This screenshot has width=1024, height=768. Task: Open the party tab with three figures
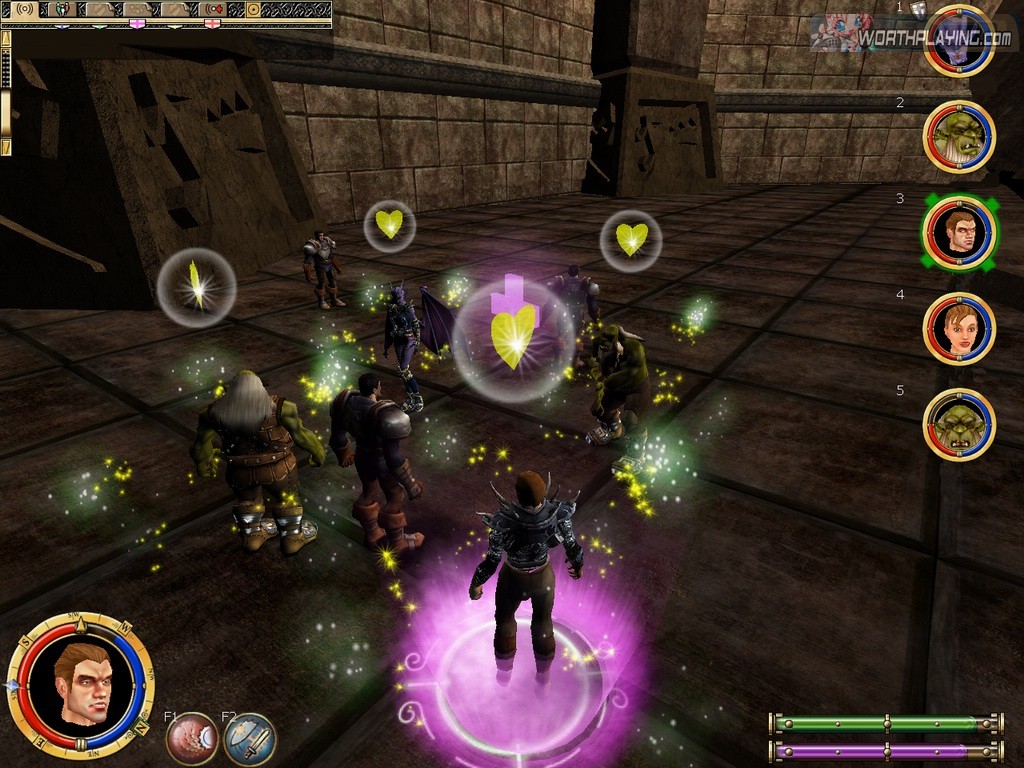pos(61,10)
